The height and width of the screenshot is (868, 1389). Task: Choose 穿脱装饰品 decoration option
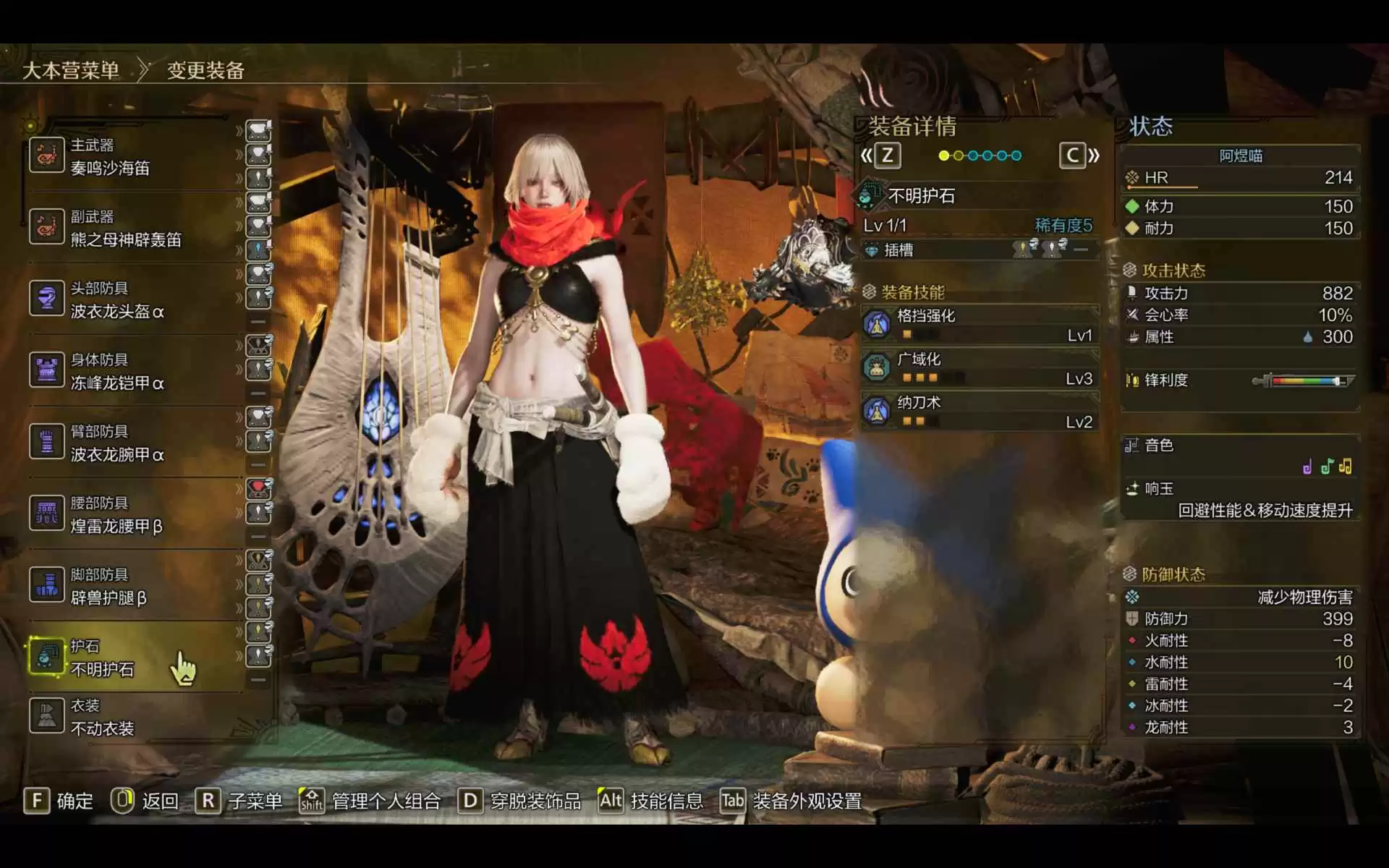pyautogui.click(x=521, y=801)
